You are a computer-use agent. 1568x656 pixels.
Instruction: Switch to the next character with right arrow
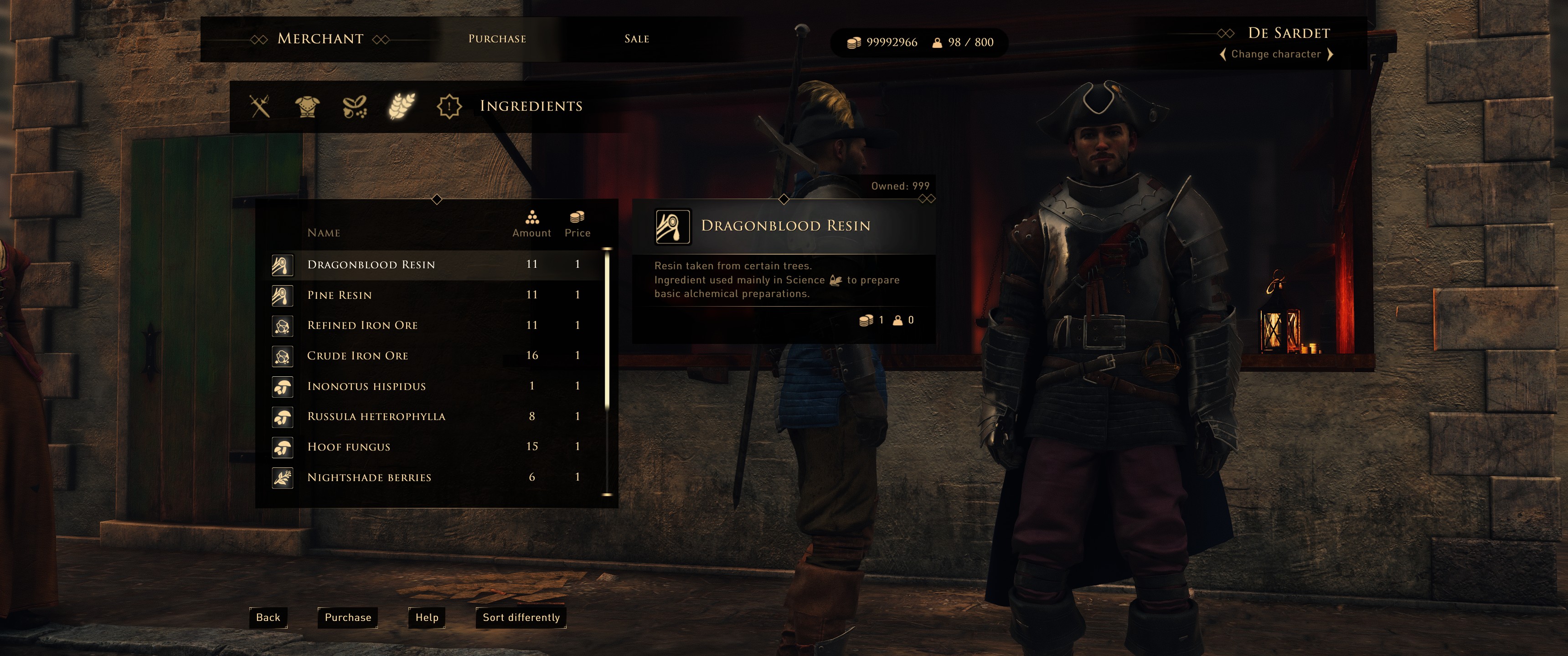coord(1330,55)
